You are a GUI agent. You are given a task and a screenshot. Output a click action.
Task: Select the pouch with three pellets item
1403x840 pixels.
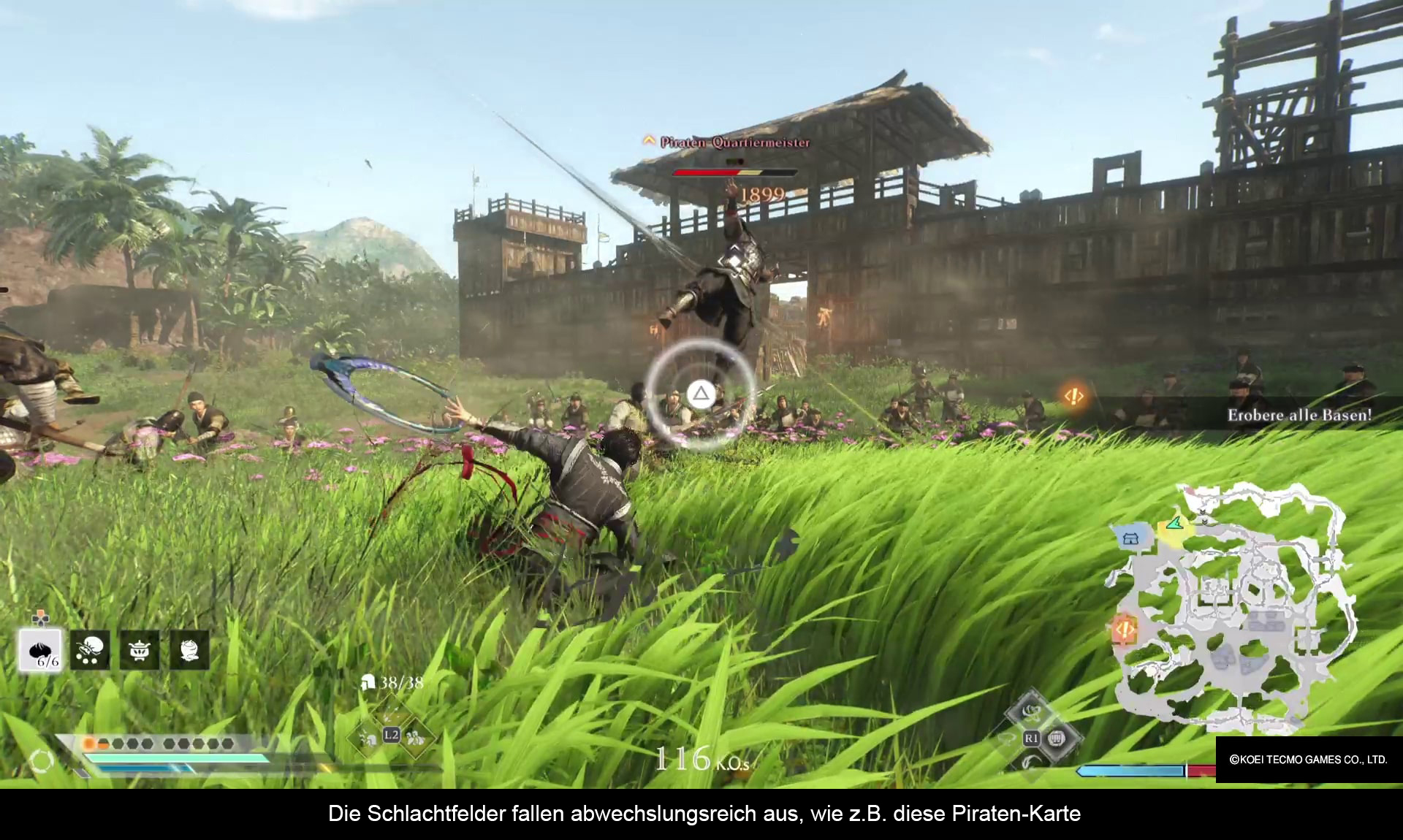90,650
